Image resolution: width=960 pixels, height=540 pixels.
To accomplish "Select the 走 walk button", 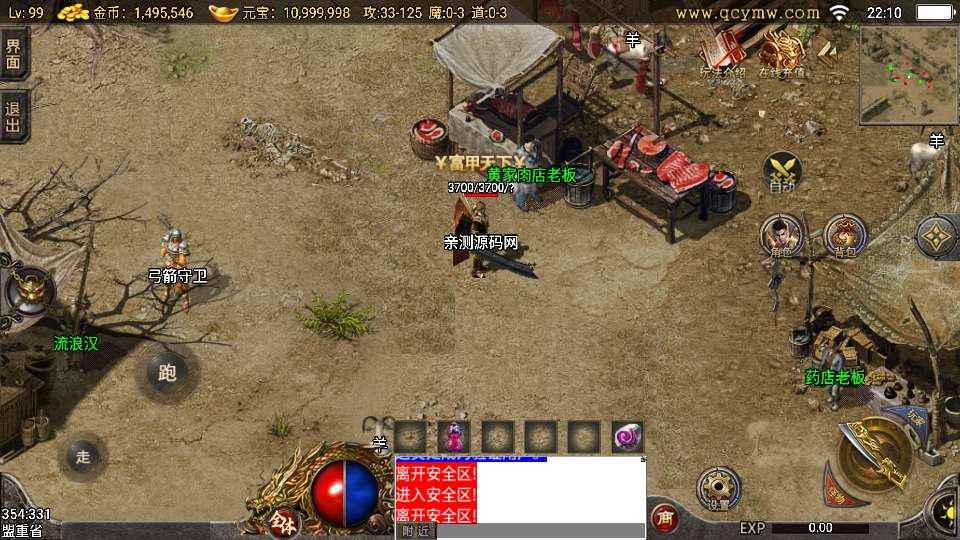I will (x=83, y=457).
